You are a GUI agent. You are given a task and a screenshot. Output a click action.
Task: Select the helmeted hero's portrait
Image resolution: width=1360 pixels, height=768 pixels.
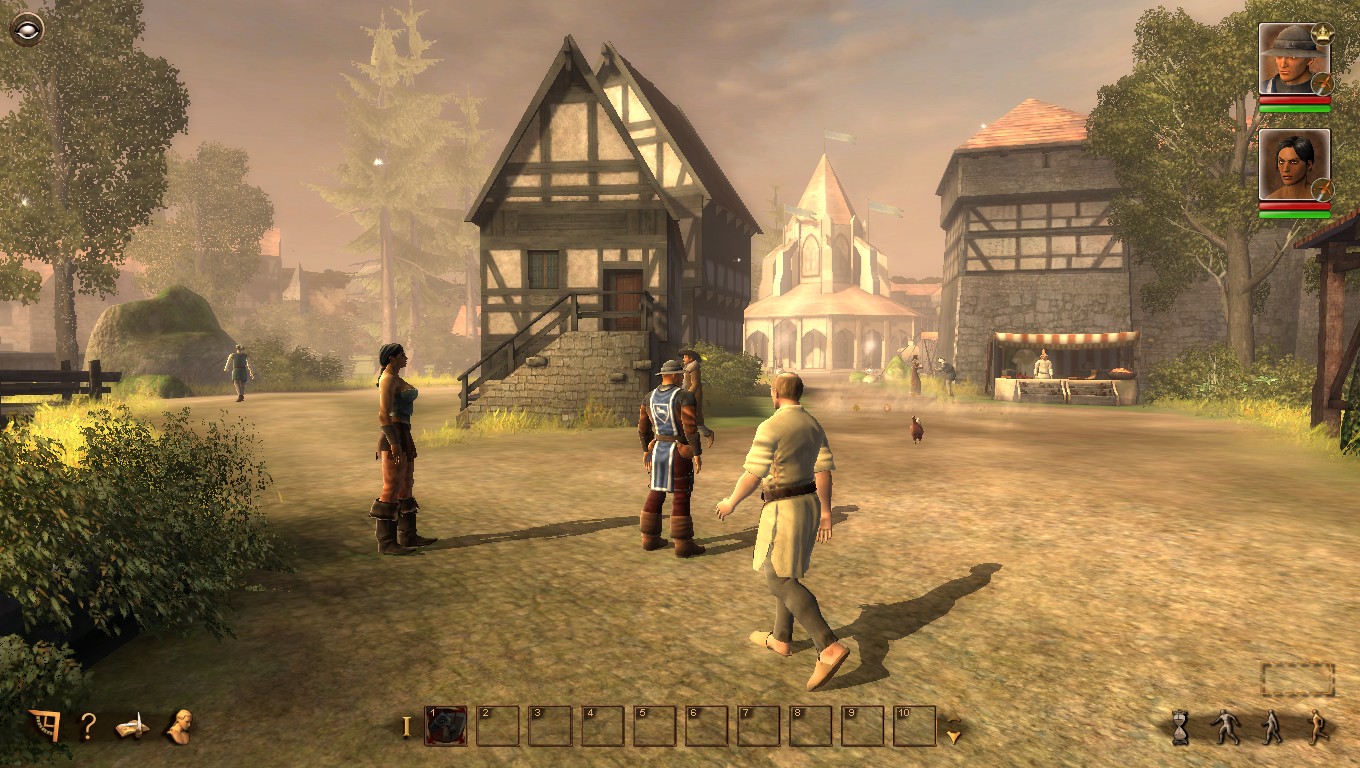click(1289, 59)
